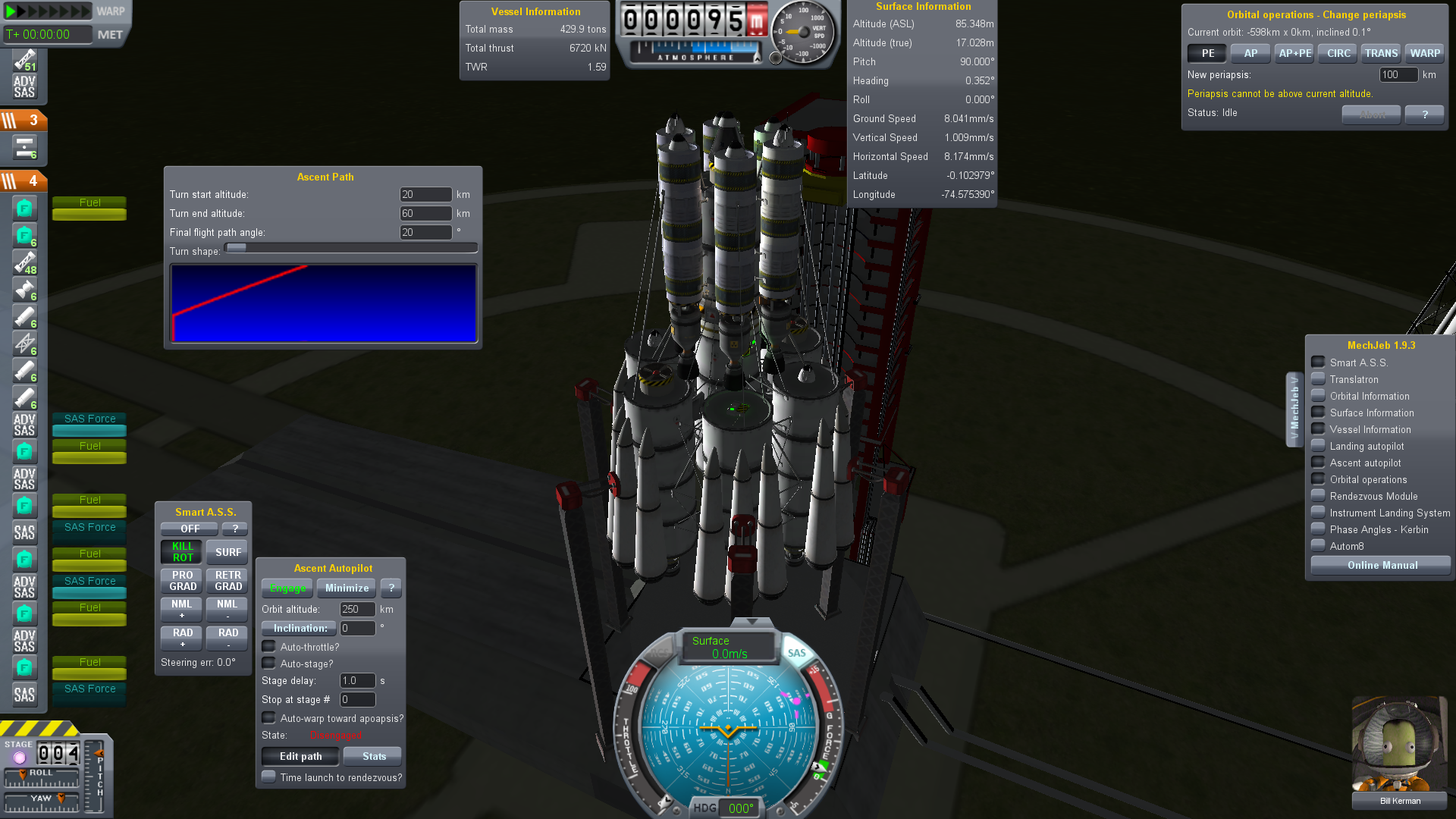Toggle the Rendezvous Module window

(x=1319, y=496)
